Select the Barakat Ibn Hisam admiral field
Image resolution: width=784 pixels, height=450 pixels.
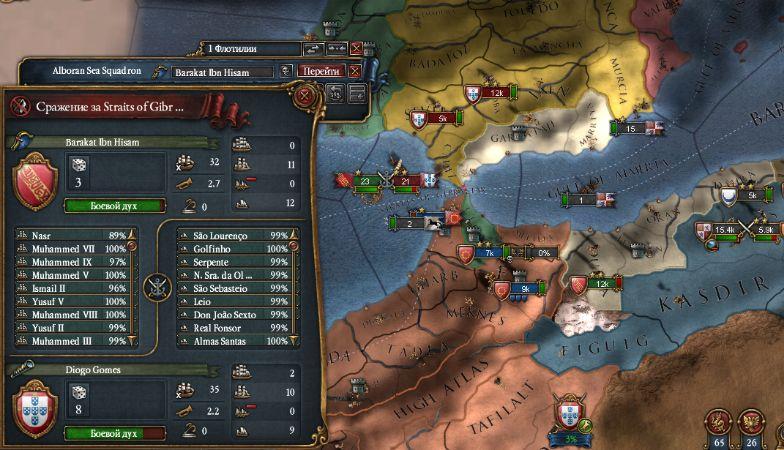222,72
